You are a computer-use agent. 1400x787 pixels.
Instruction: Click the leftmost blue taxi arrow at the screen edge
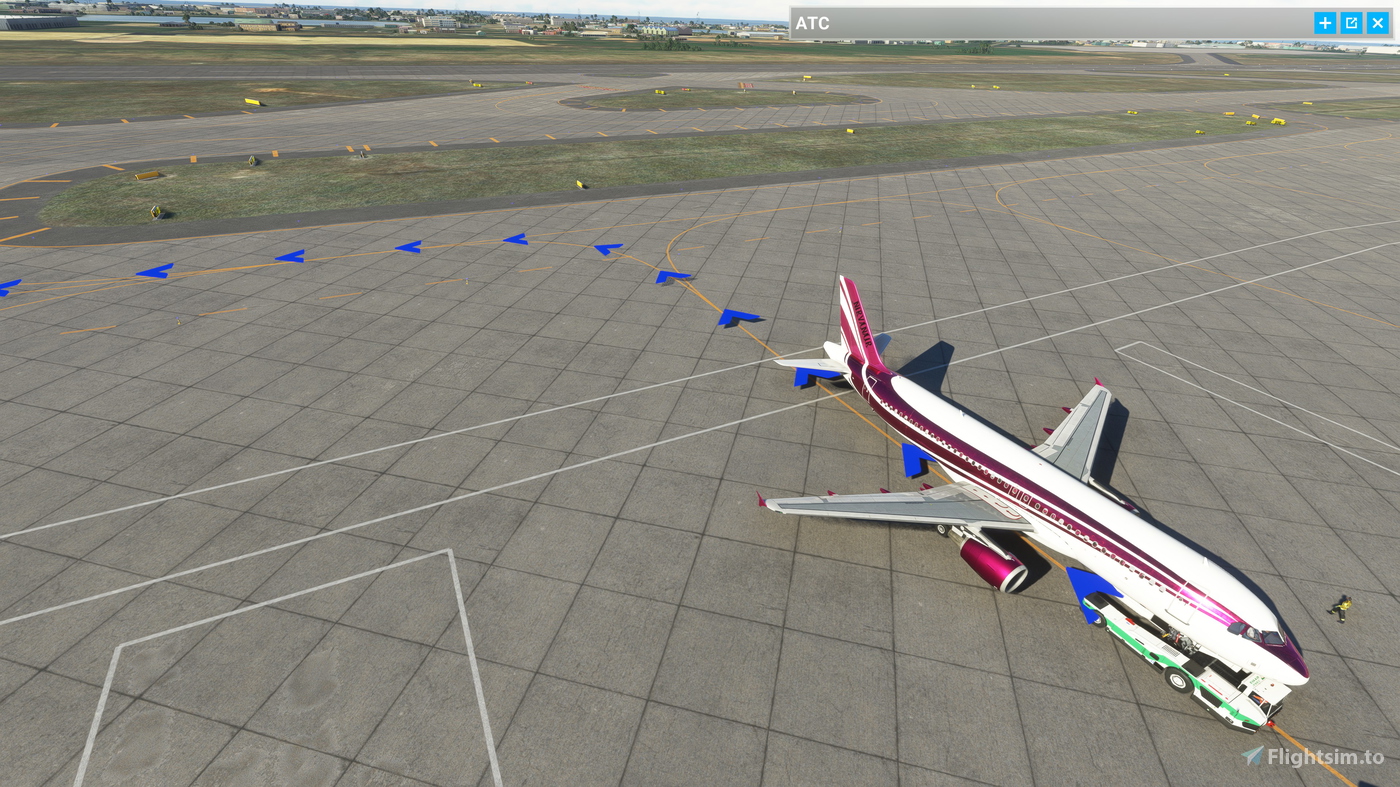(8, 287)
